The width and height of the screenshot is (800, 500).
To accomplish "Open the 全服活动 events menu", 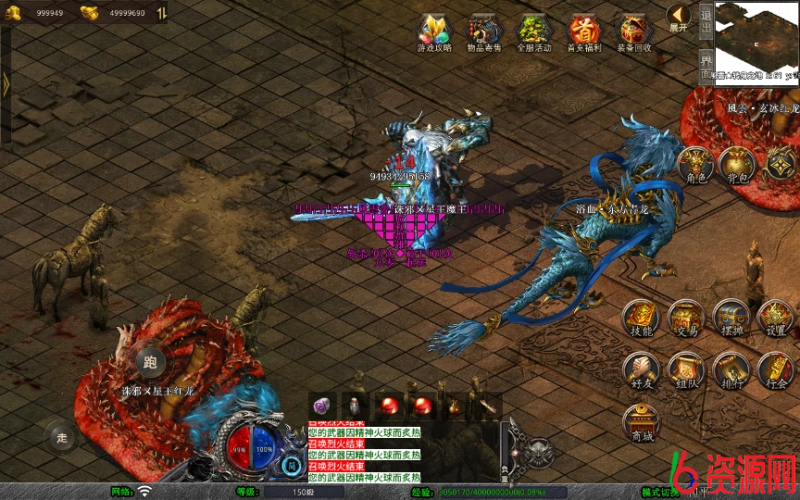I will (x=533, y=30).
